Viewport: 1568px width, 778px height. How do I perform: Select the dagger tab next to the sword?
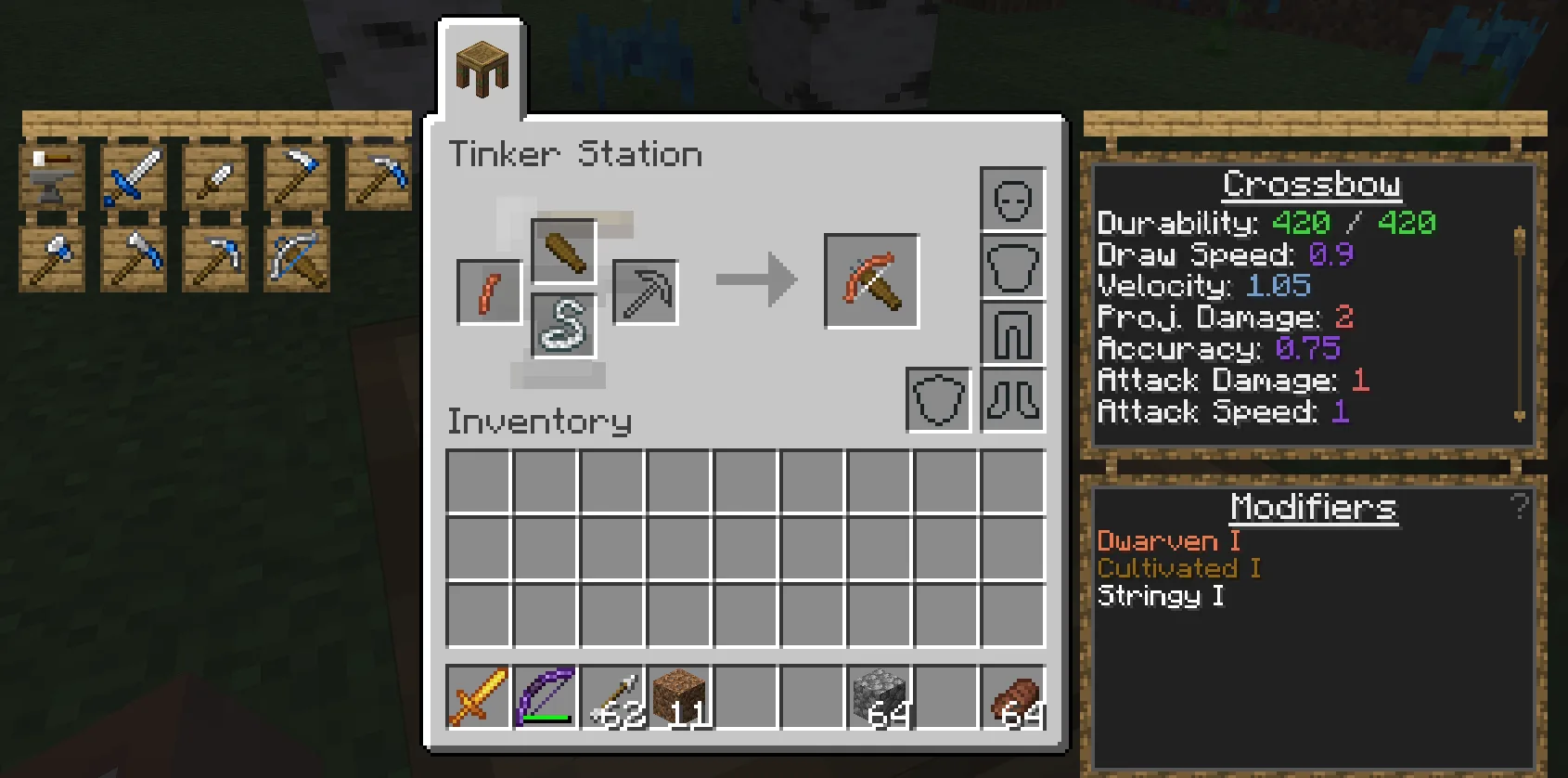[213, 176]
